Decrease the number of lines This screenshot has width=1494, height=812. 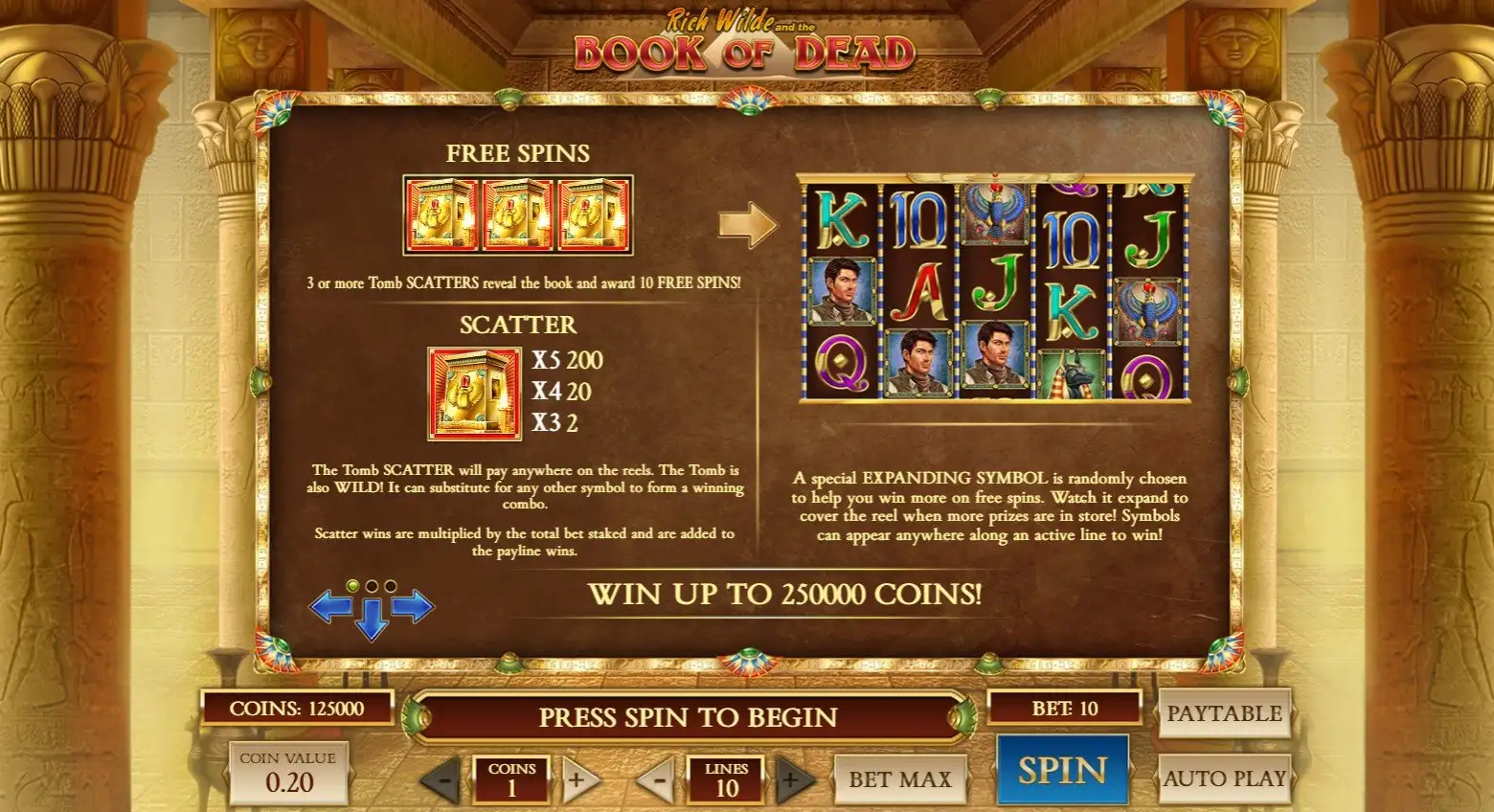[x=657, y=780]
